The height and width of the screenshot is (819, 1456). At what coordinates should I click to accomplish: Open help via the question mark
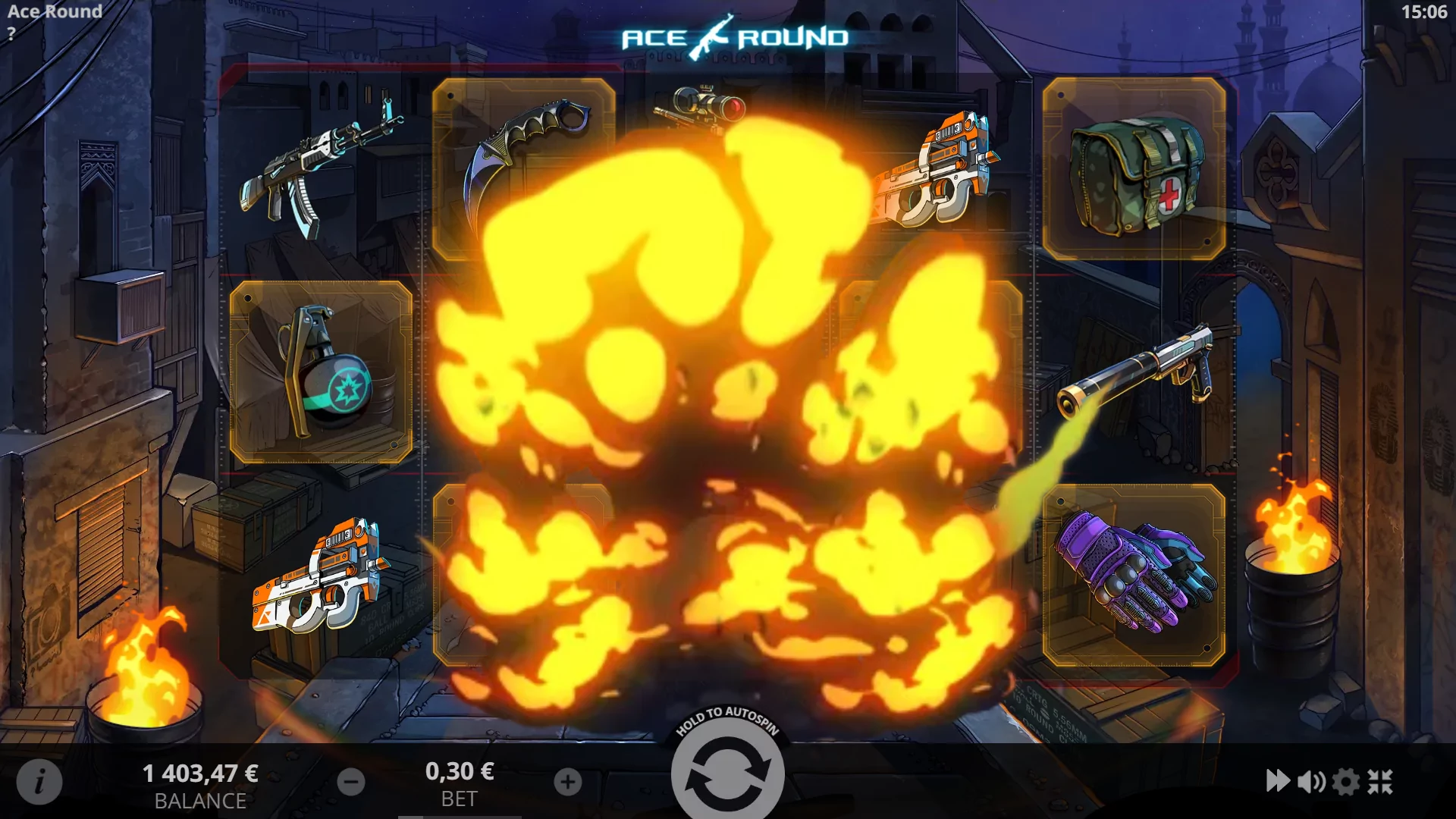click(x=11, y=32)
